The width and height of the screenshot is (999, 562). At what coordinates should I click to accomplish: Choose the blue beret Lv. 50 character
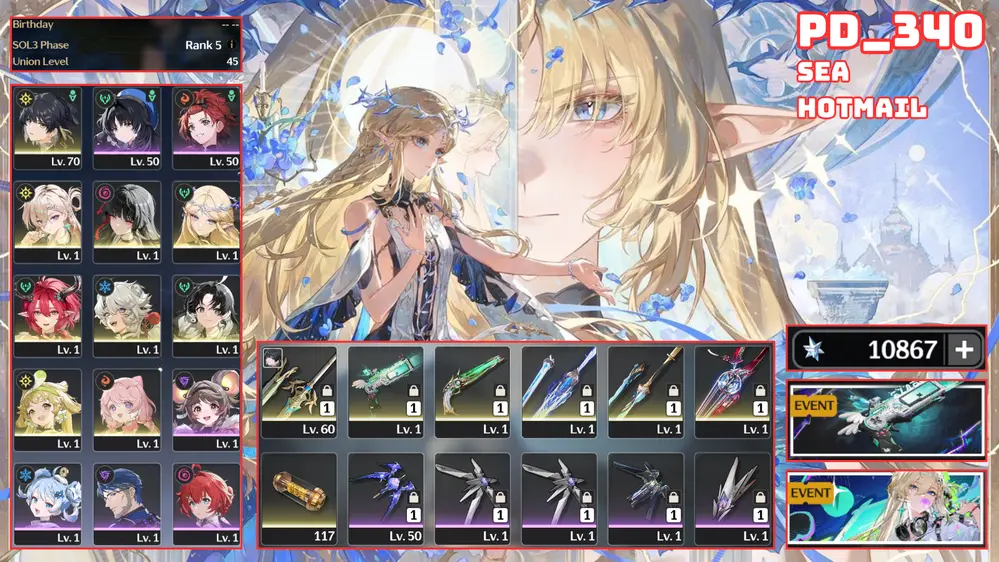pos(127,127)
